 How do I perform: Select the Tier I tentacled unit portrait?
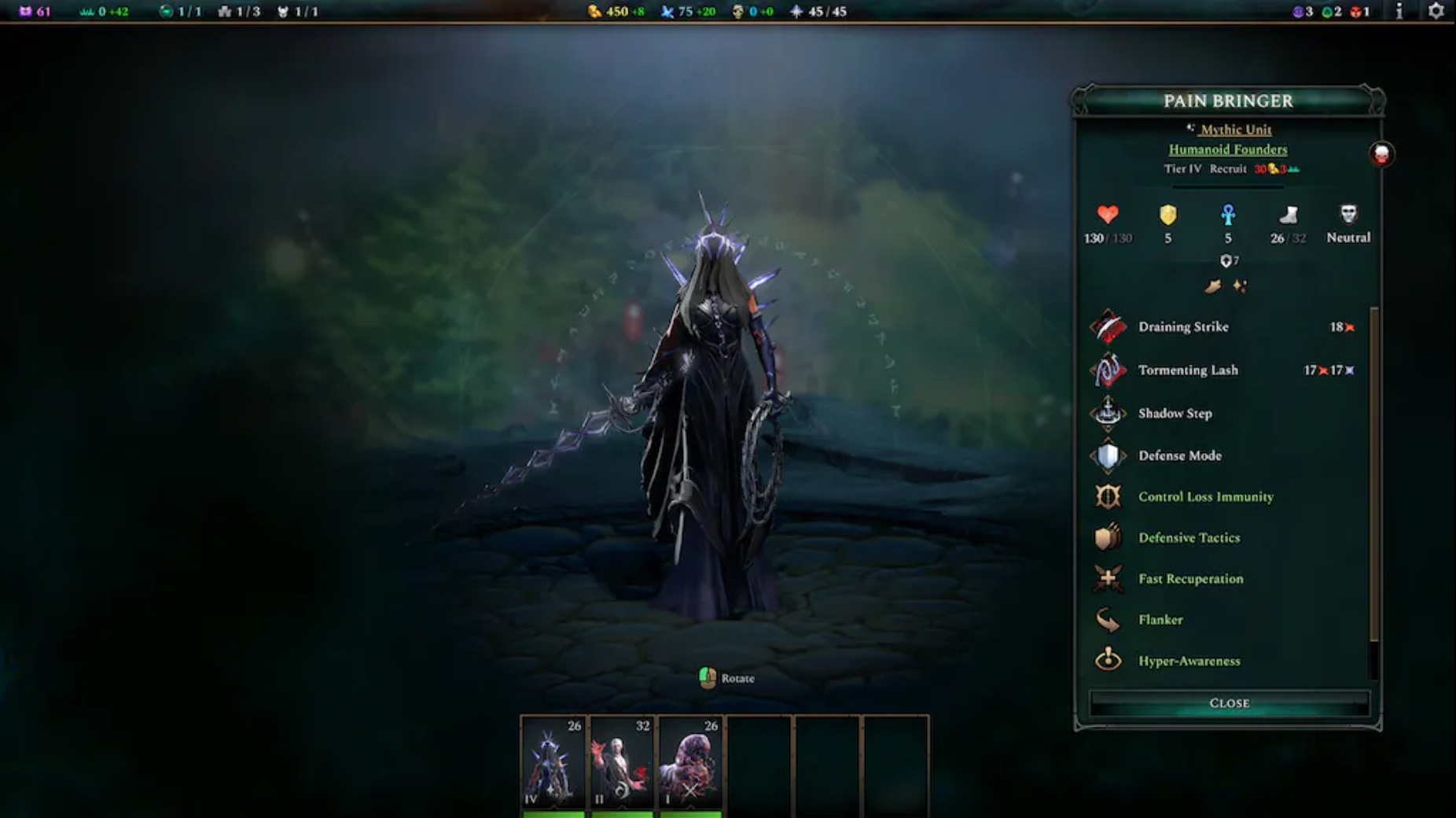[x=690, y=763]
